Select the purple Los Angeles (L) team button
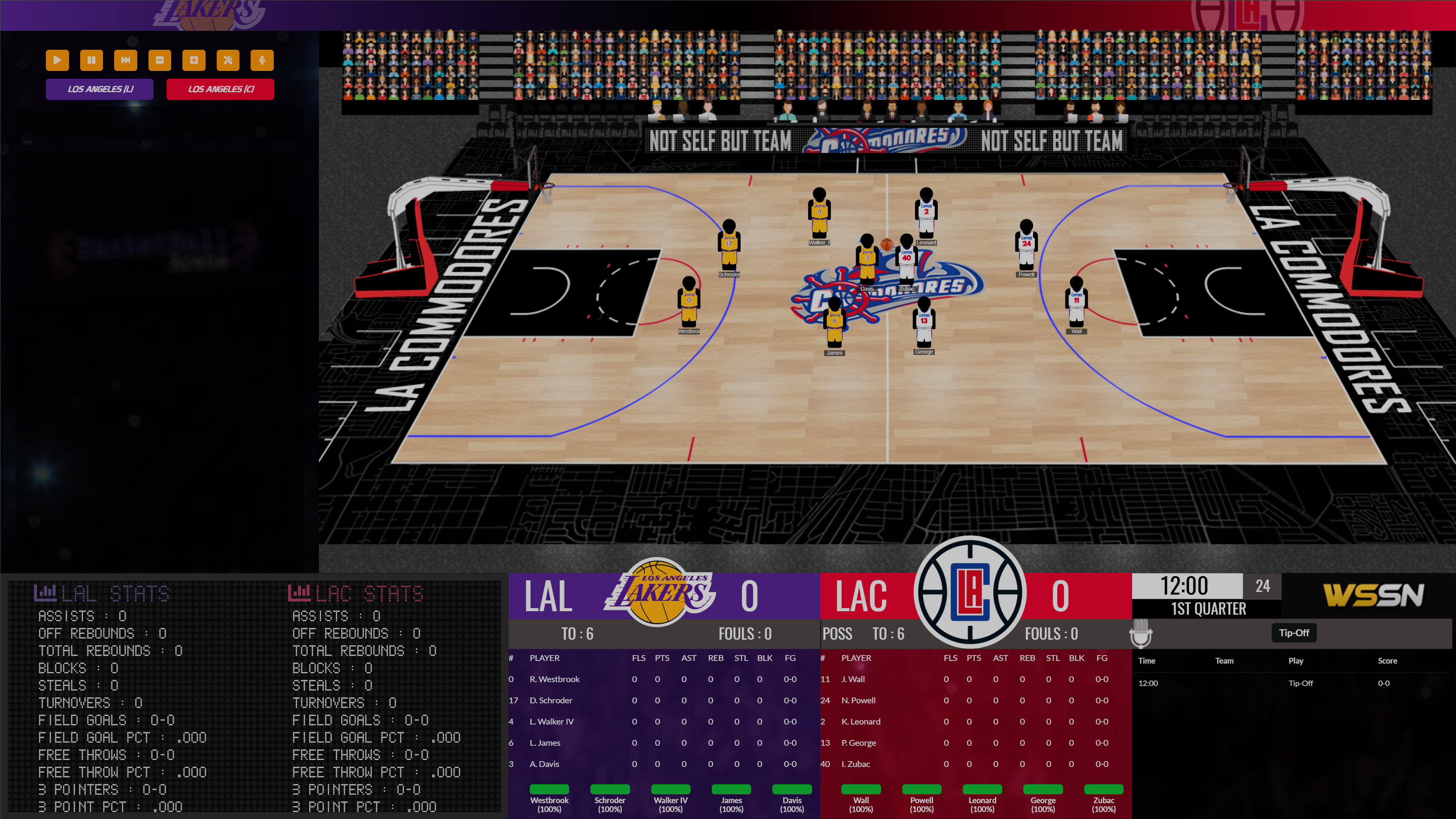This screenshot has height=819, width=1456. point(99,89)
